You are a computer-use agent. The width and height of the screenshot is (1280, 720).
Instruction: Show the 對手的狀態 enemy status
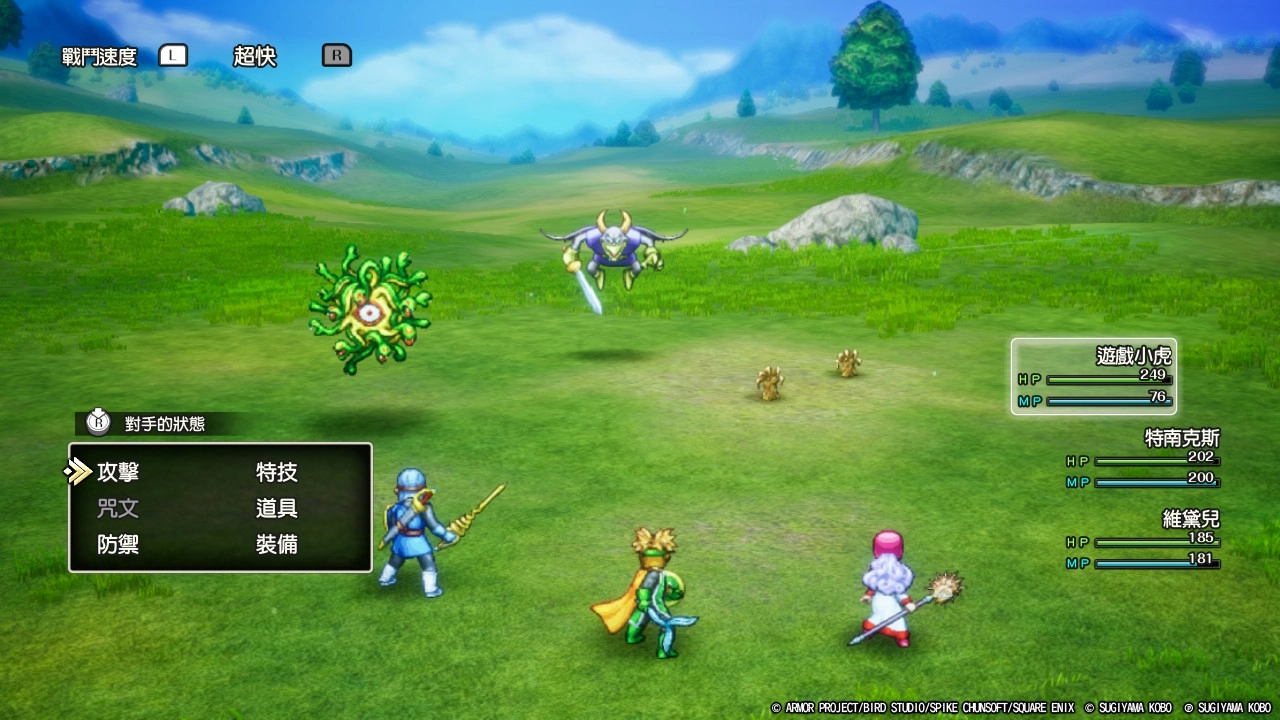163,424
